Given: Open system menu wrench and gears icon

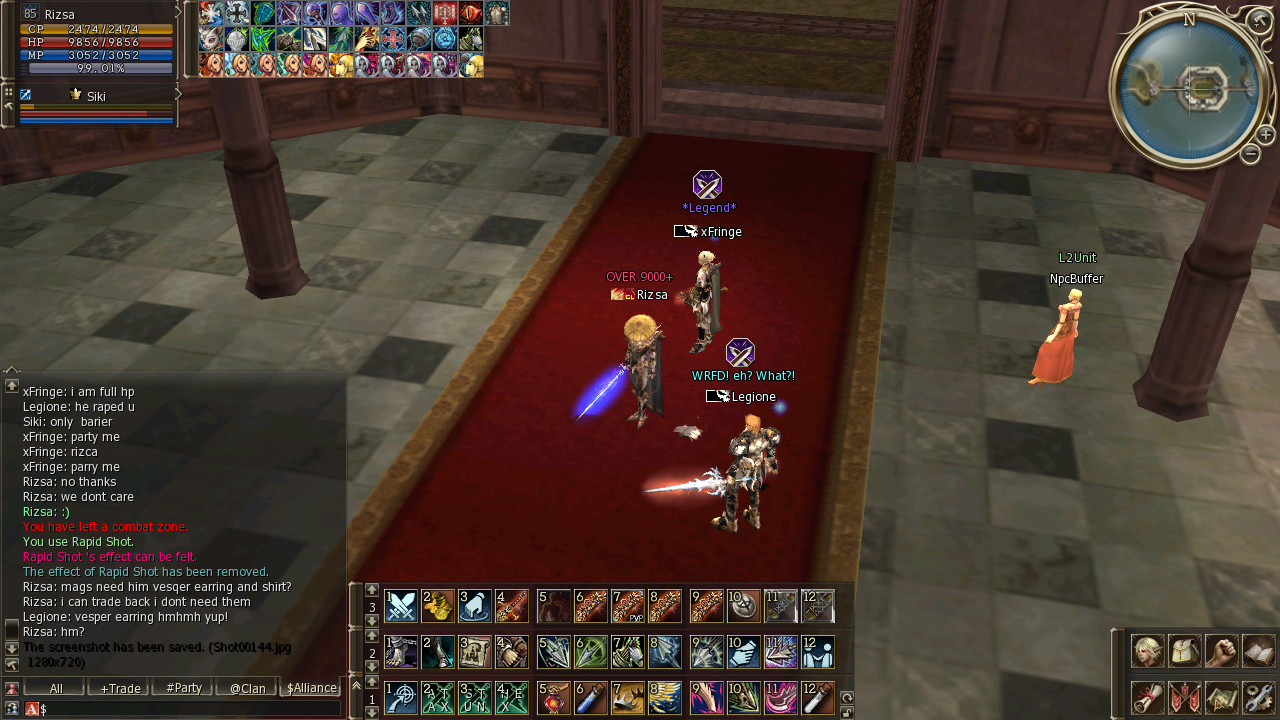Looking at the screenshot, I should tap(1258, 697).
